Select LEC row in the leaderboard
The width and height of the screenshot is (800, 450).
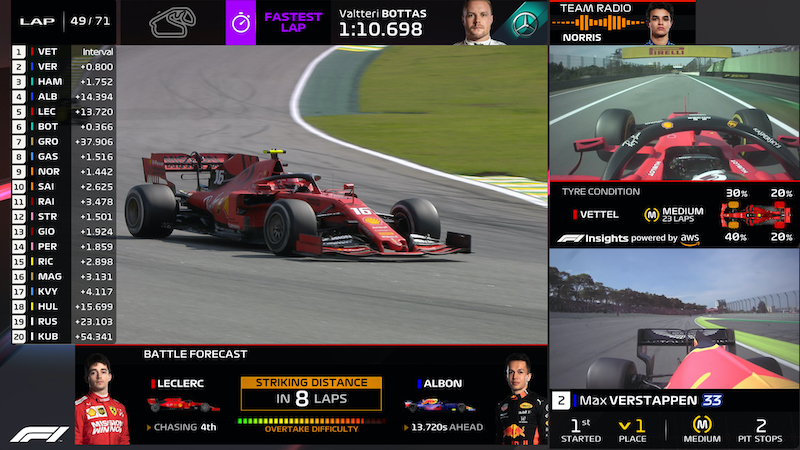point(63,111)
